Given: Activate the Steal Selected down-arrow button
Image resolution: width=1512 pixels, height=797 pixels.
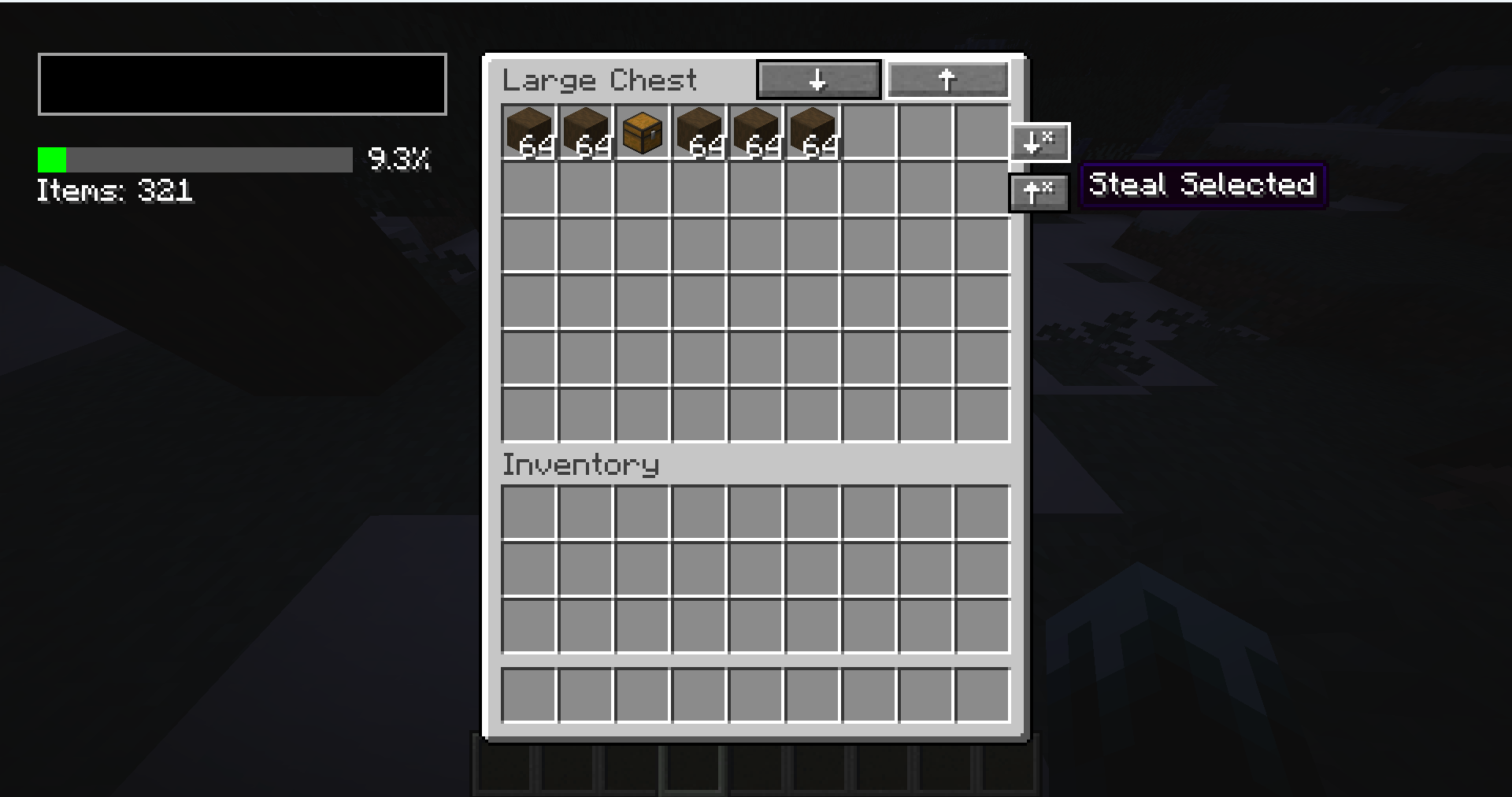Looking at the screenshot, I should [1039, 142].
